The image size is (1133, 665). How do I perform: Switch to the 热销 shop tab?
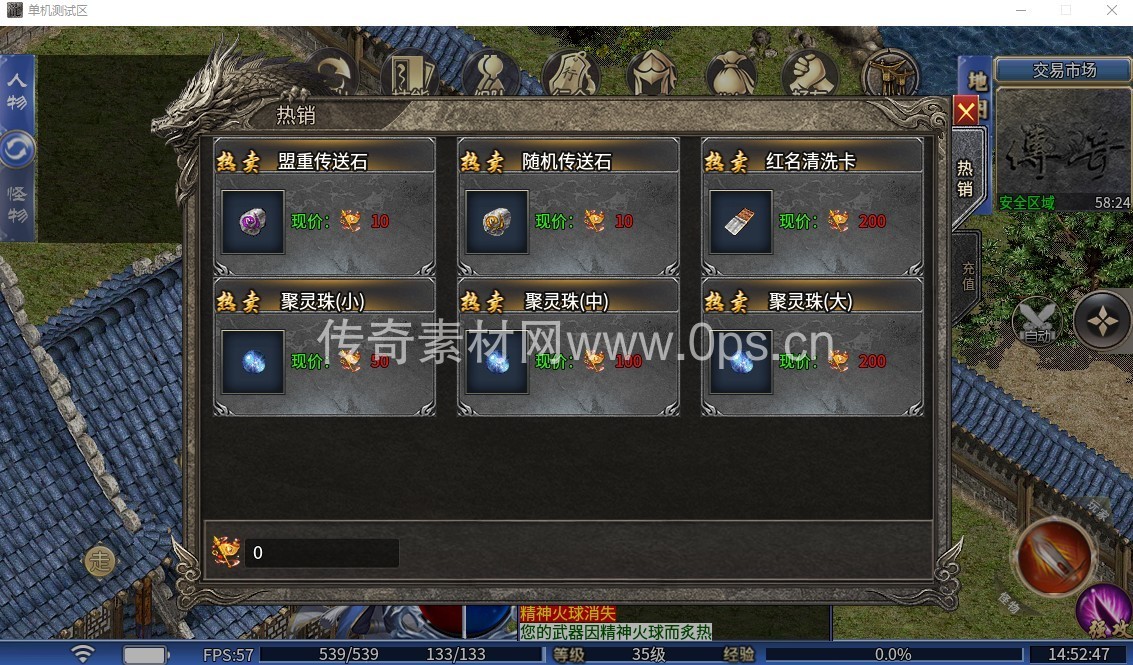click(x=965, y=178)
